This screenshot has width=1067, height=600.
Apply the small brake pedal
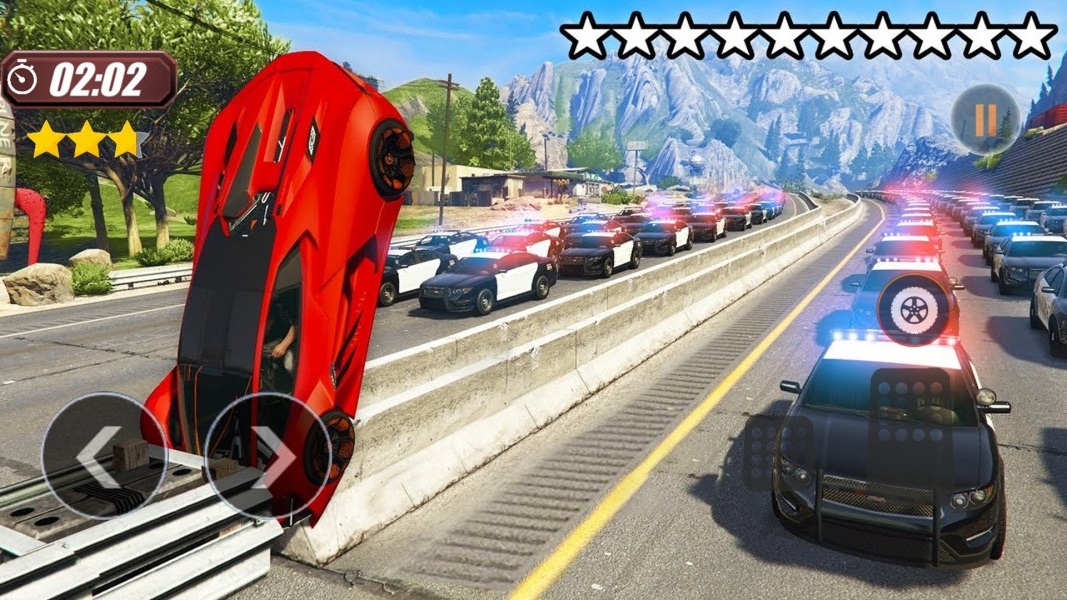[x=778, y=450]
